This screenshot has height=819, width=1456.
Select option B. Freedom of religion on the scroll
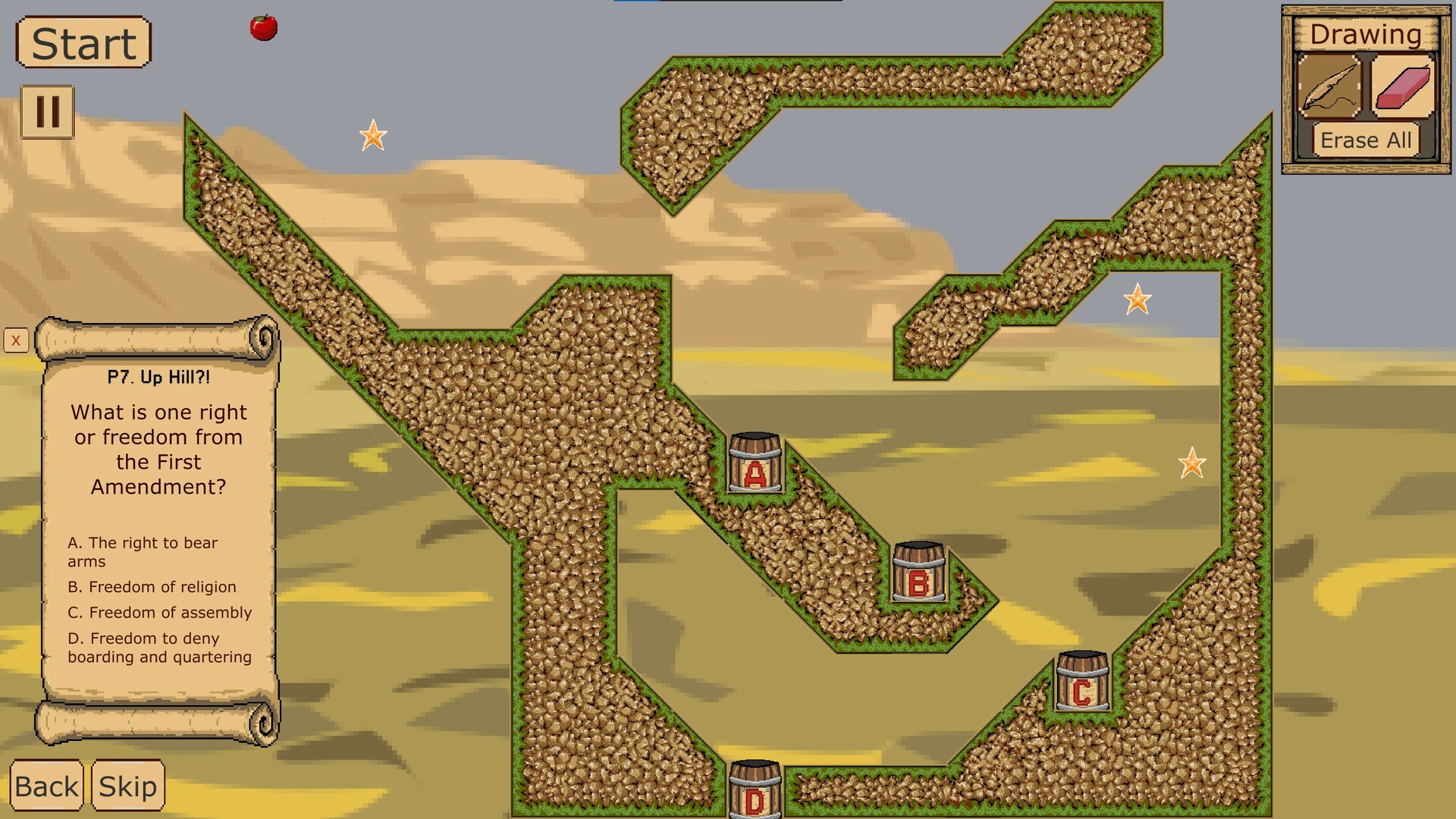(x=152, y=586)
